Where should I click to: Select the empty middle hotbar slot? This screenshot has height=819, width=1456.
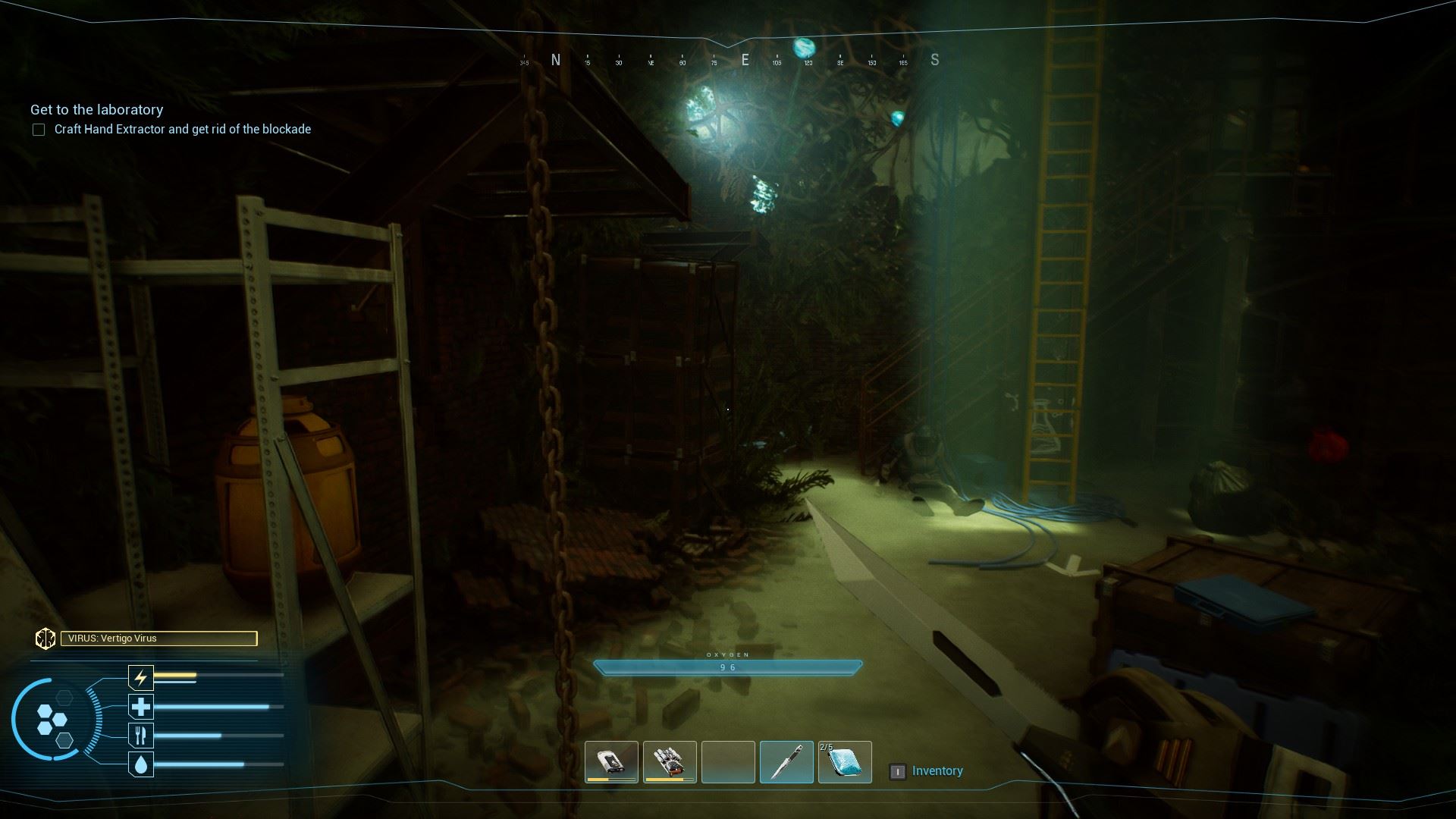[x=728, y=761]
